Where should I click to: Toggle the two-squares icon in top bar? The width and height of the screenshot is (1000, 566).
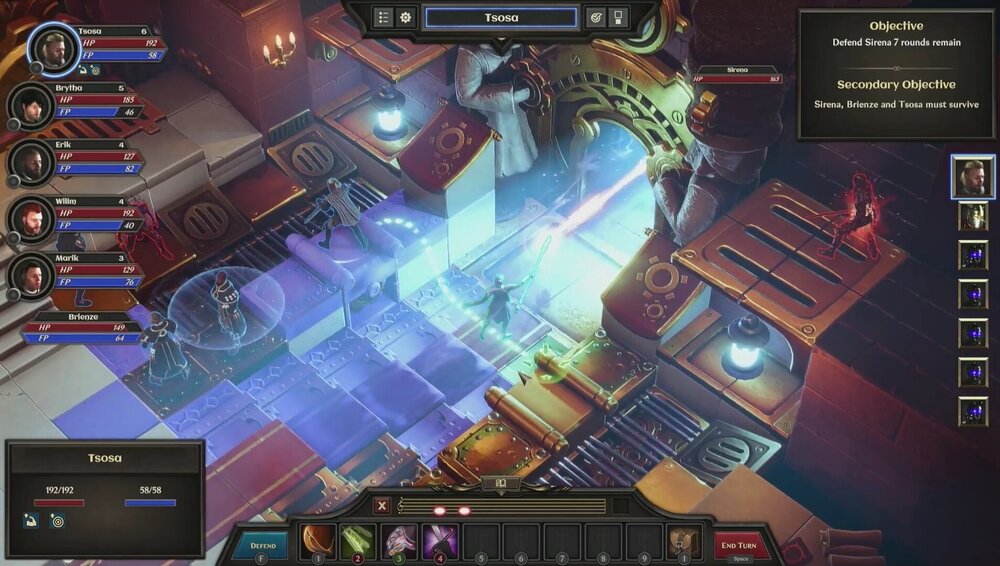(618, 17)
